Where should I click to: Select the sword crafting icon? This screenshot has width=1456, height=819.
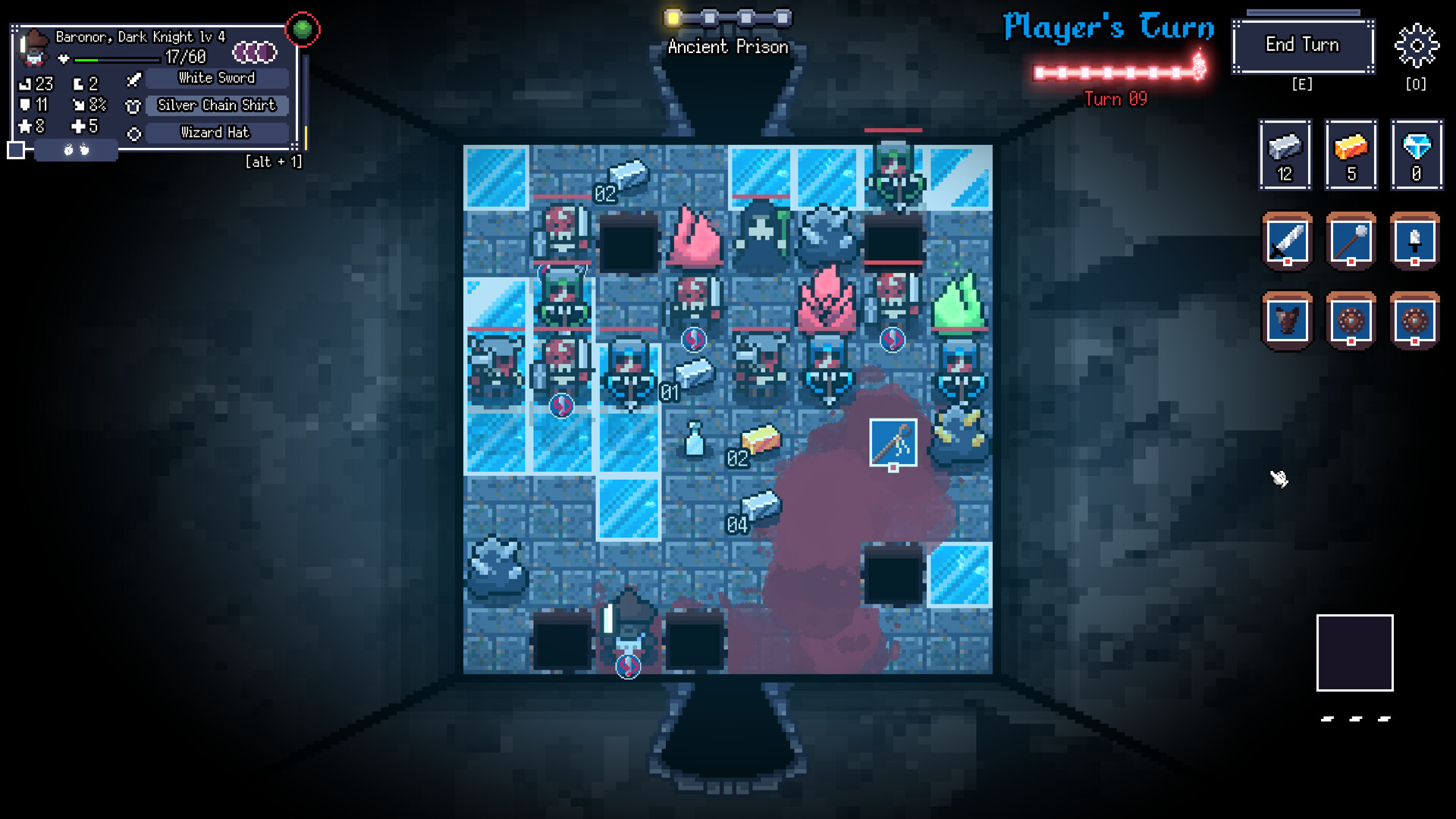tap(1286, 241)
